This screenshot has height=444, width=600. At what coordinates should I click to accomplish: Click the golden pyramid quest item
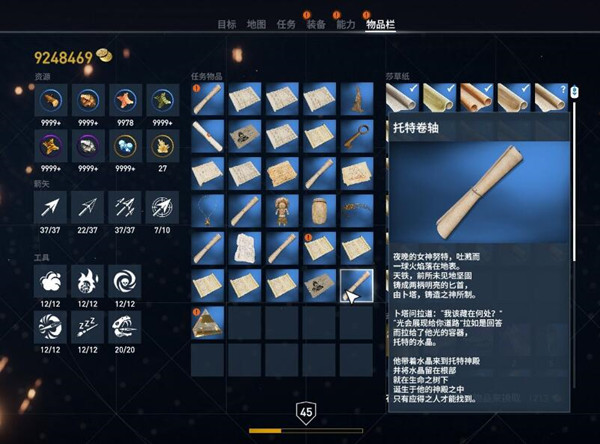pyautogui.click(x=208, y=322)
